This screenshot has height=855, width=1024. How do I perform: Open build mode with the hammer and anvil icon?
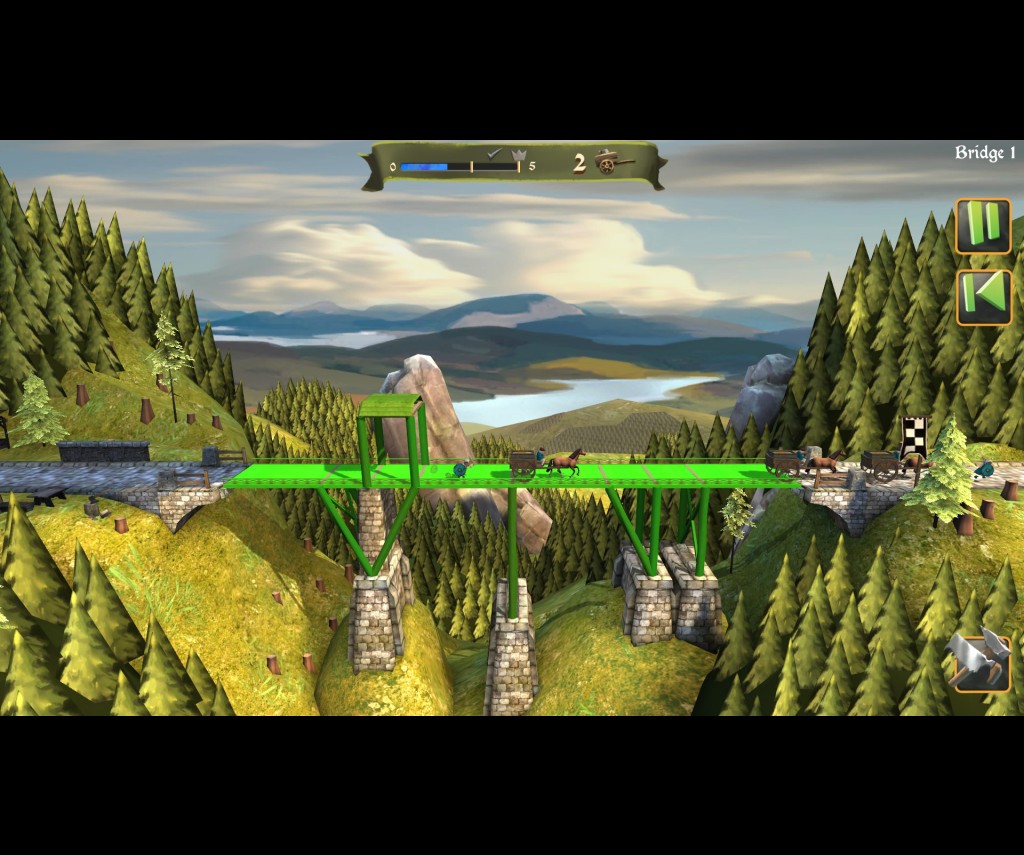[978, 661]
